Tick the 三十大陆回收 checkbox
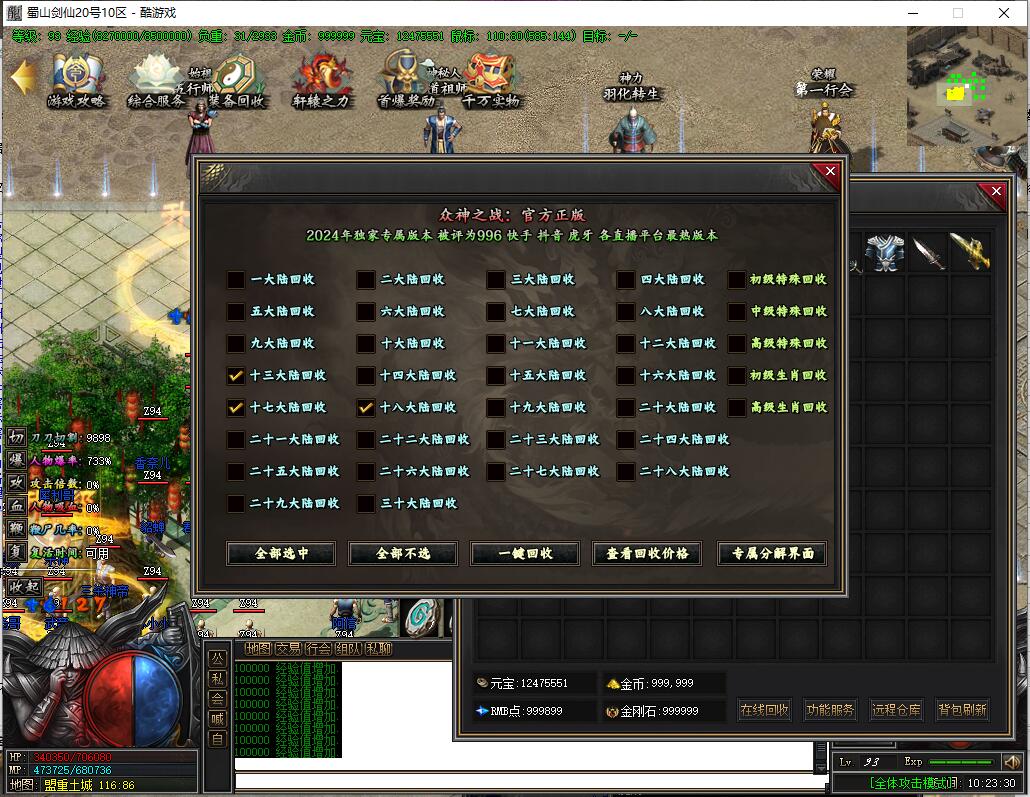The image size is (1030, 797). click(366, 504)
